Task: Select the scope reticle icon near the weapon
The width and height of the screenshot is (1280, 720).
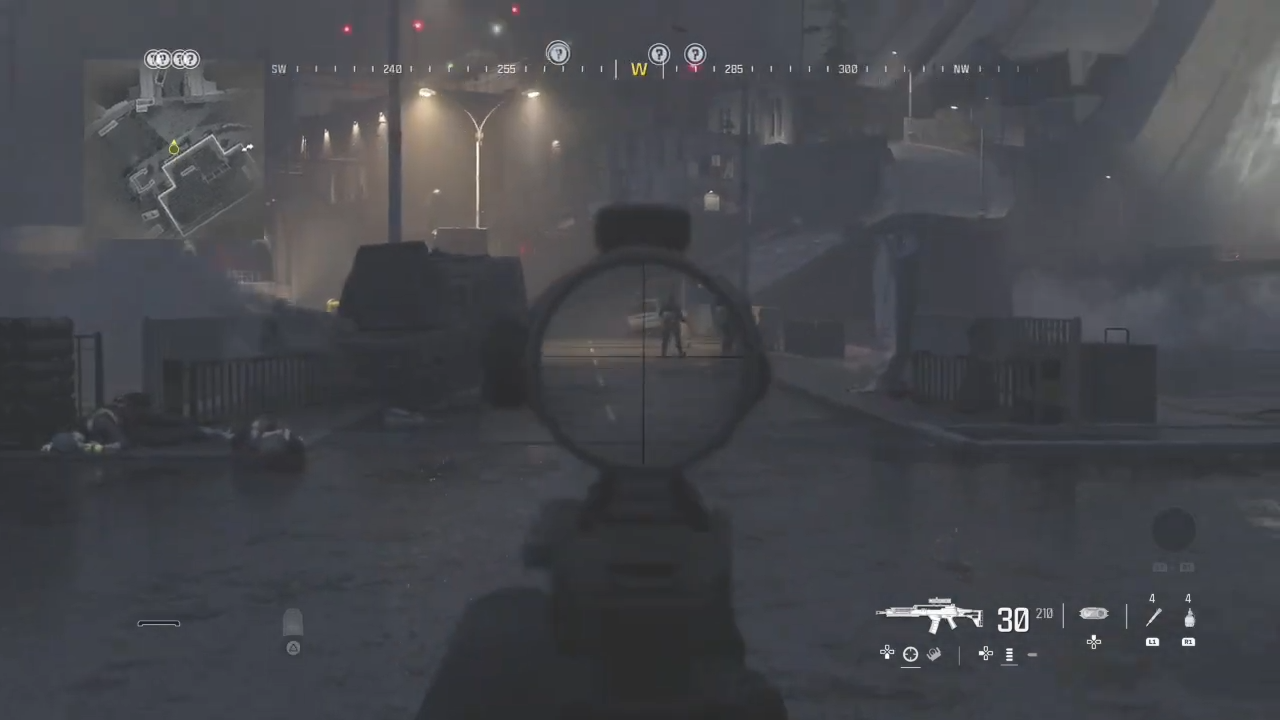Action: click(910, 653)
